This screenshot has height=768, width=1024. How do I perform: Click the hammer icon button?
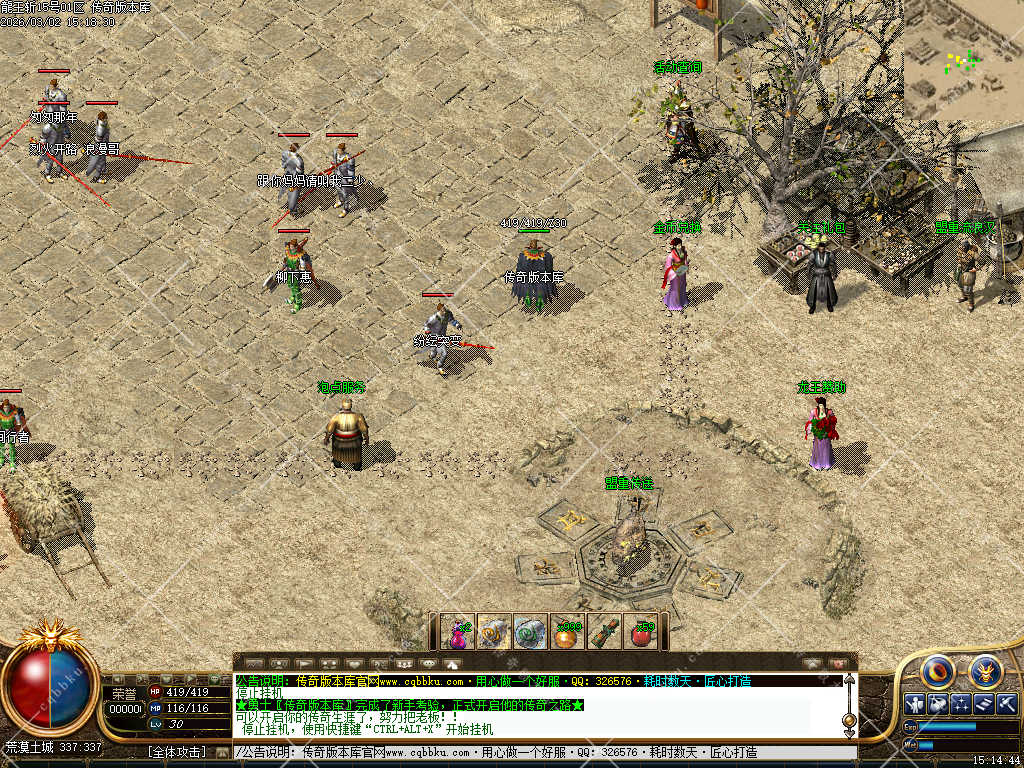tap(1008, 703)
